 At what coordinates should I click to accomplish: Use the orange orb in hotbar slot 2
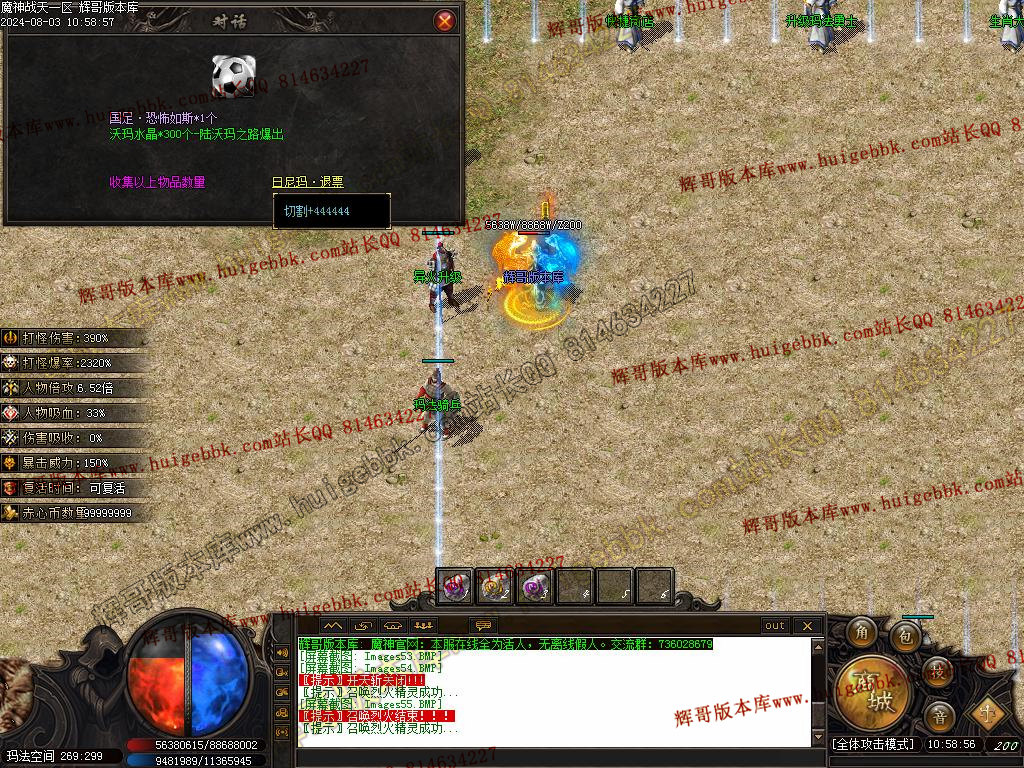point(495,587)
